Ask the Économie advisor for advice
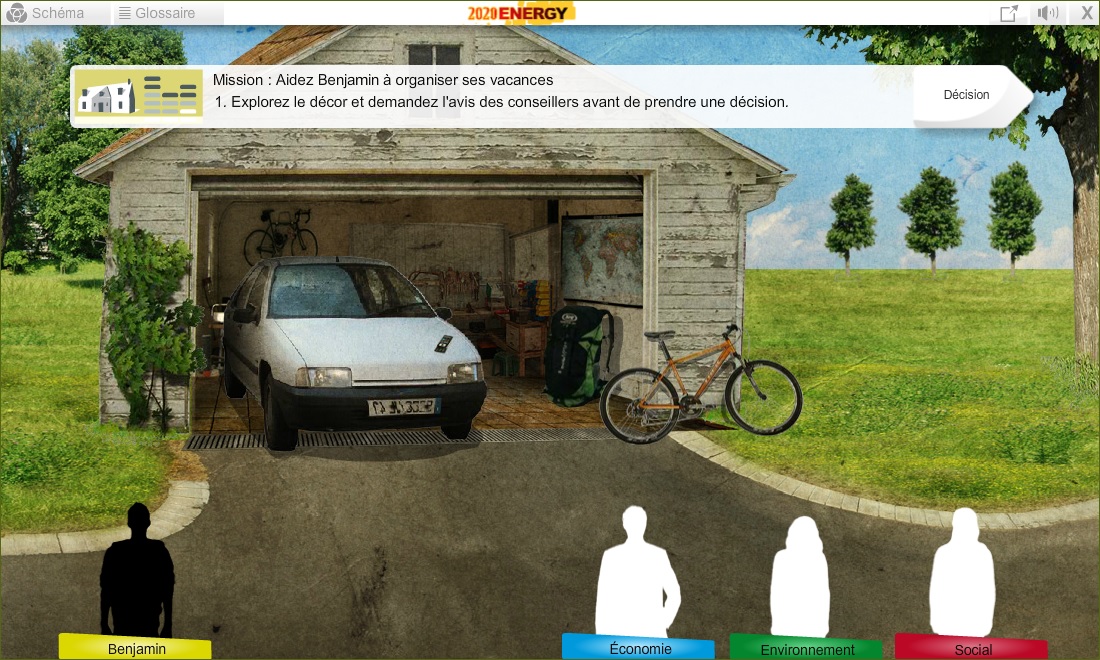 [x=639, y=648]
